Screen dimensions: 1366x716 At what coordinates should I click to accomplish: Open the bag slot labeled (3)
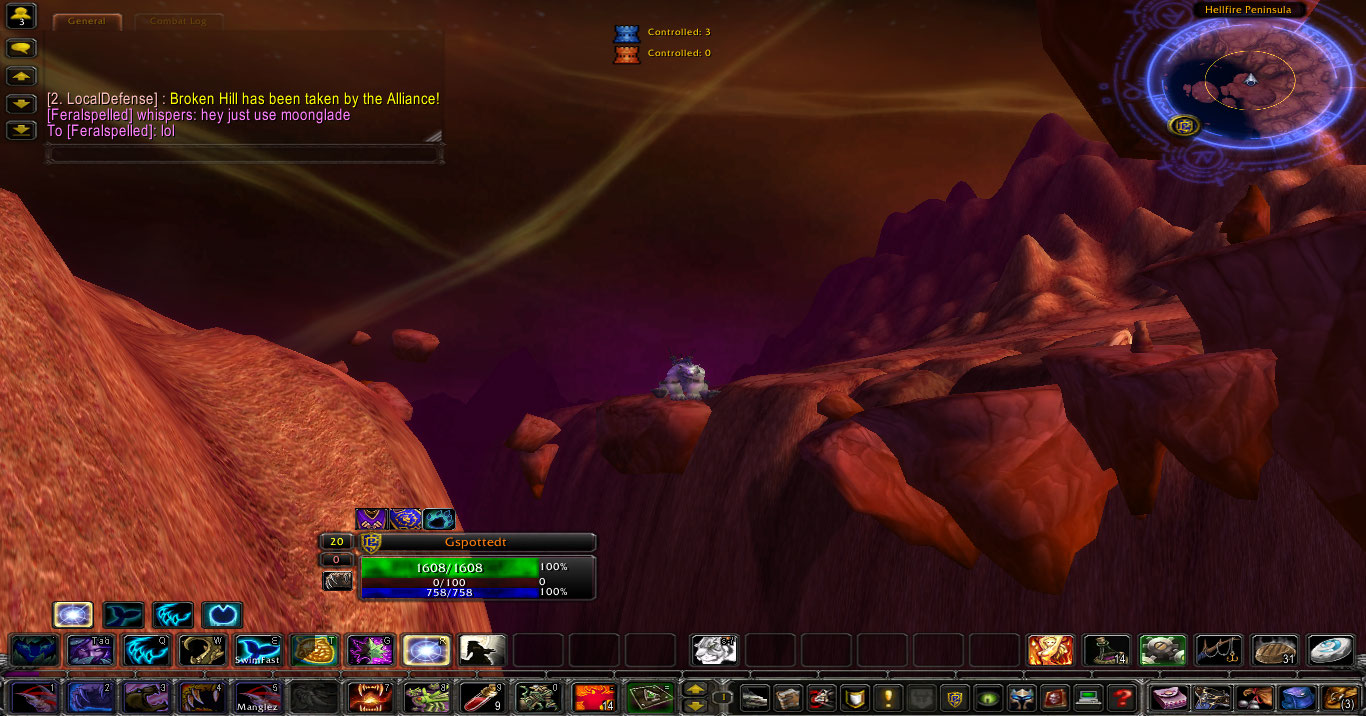click(x=1340, y=697)
